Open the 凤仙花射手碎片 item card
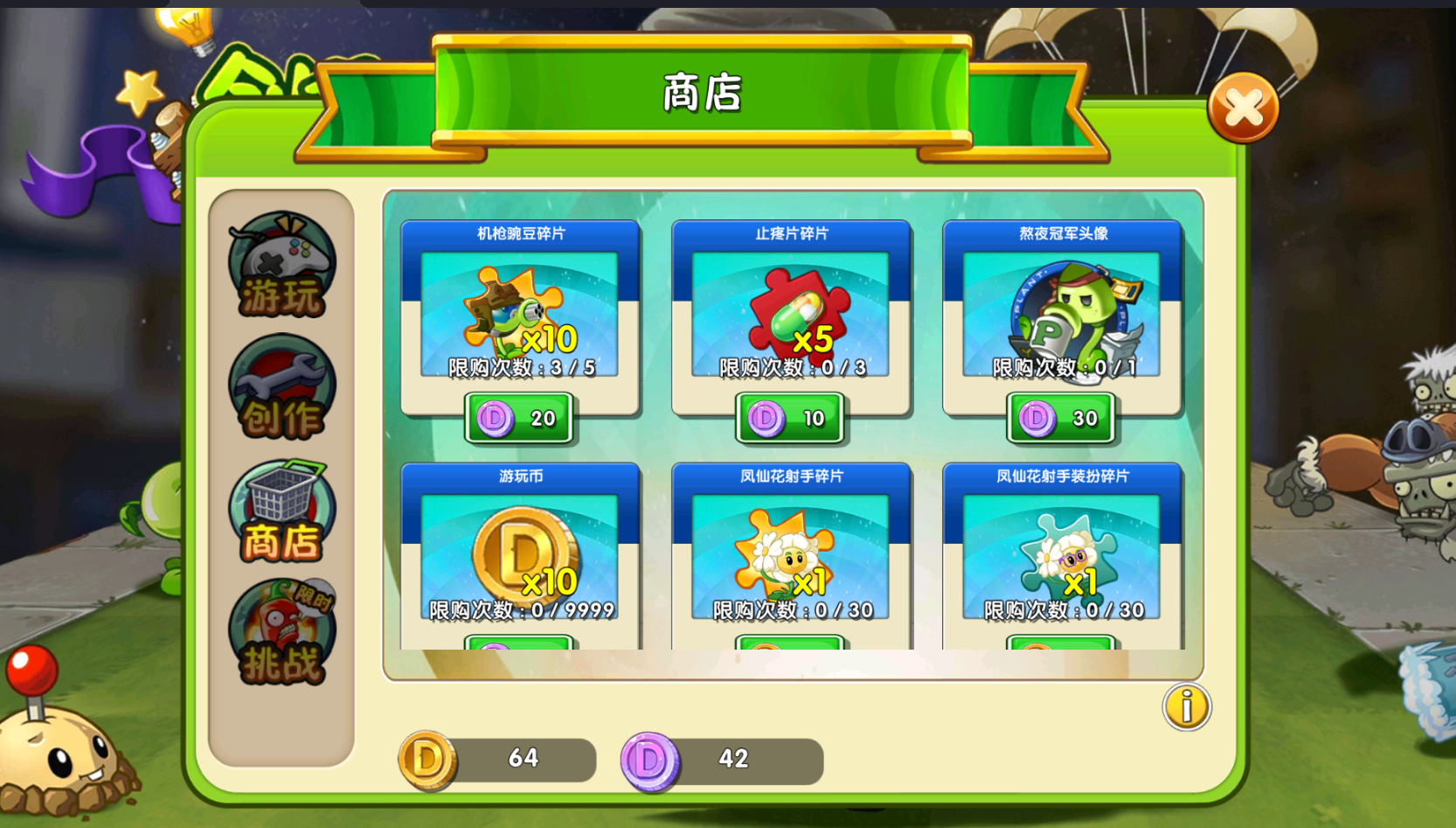1456x828 pixels. [791, 551]
